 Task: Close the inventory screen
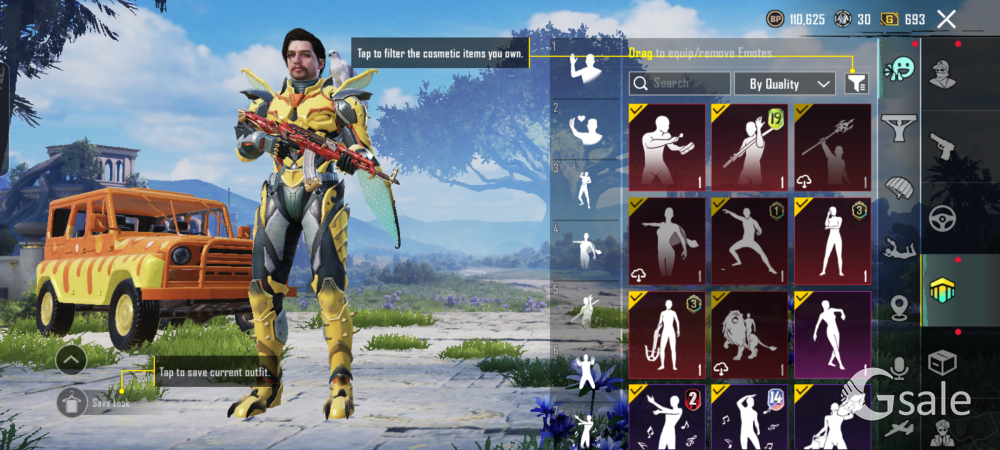click(x=946, y=19)
